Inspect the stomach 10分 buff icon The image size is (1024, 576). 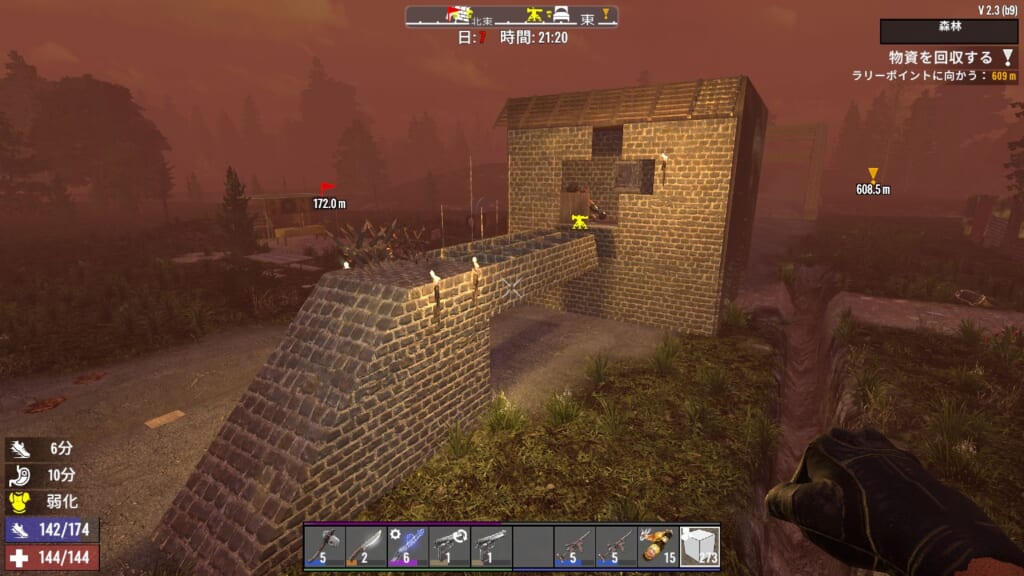(21, 476)
